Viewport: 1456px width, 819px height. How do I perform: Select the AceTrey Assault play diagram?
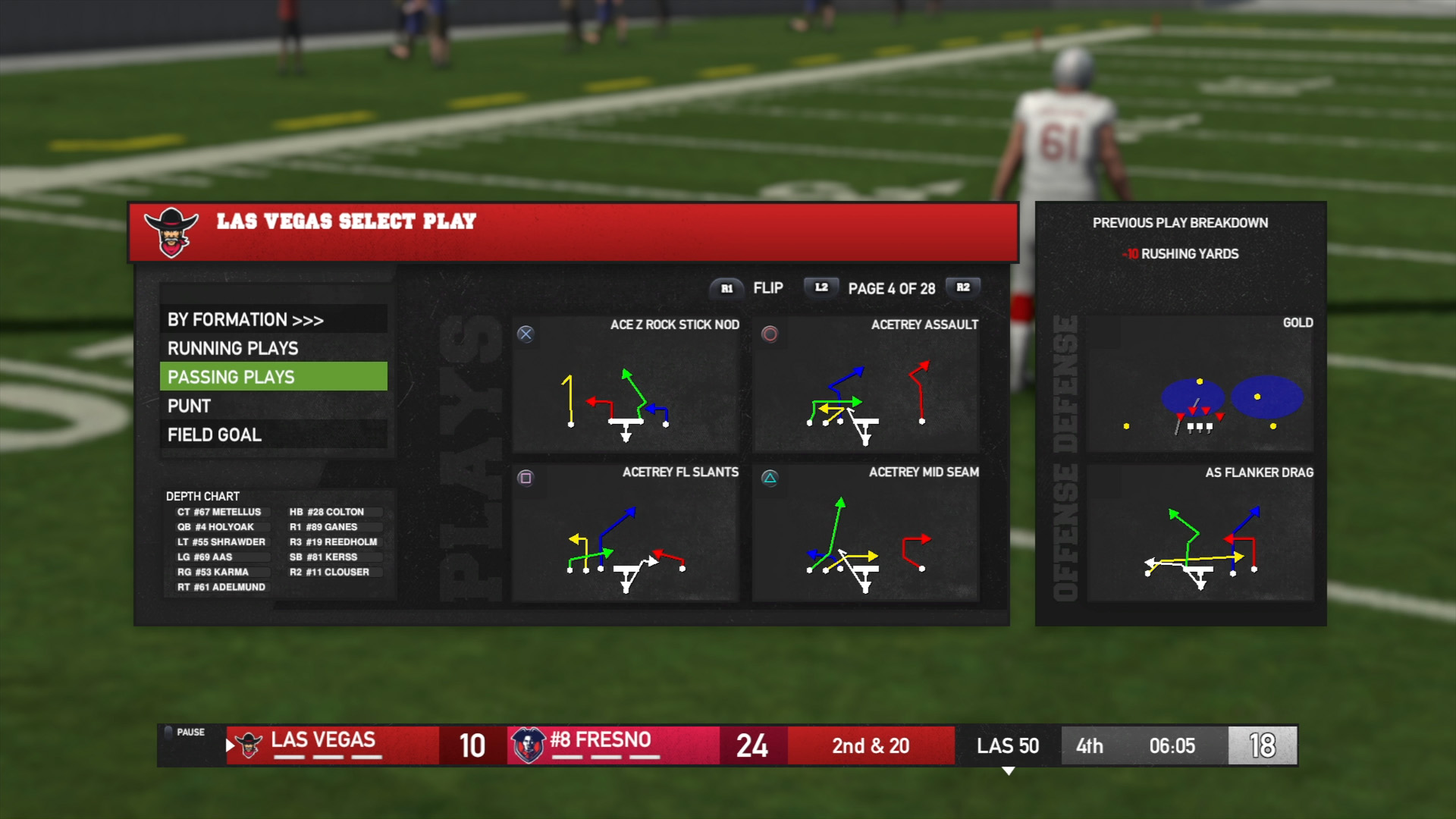point(866,385)
